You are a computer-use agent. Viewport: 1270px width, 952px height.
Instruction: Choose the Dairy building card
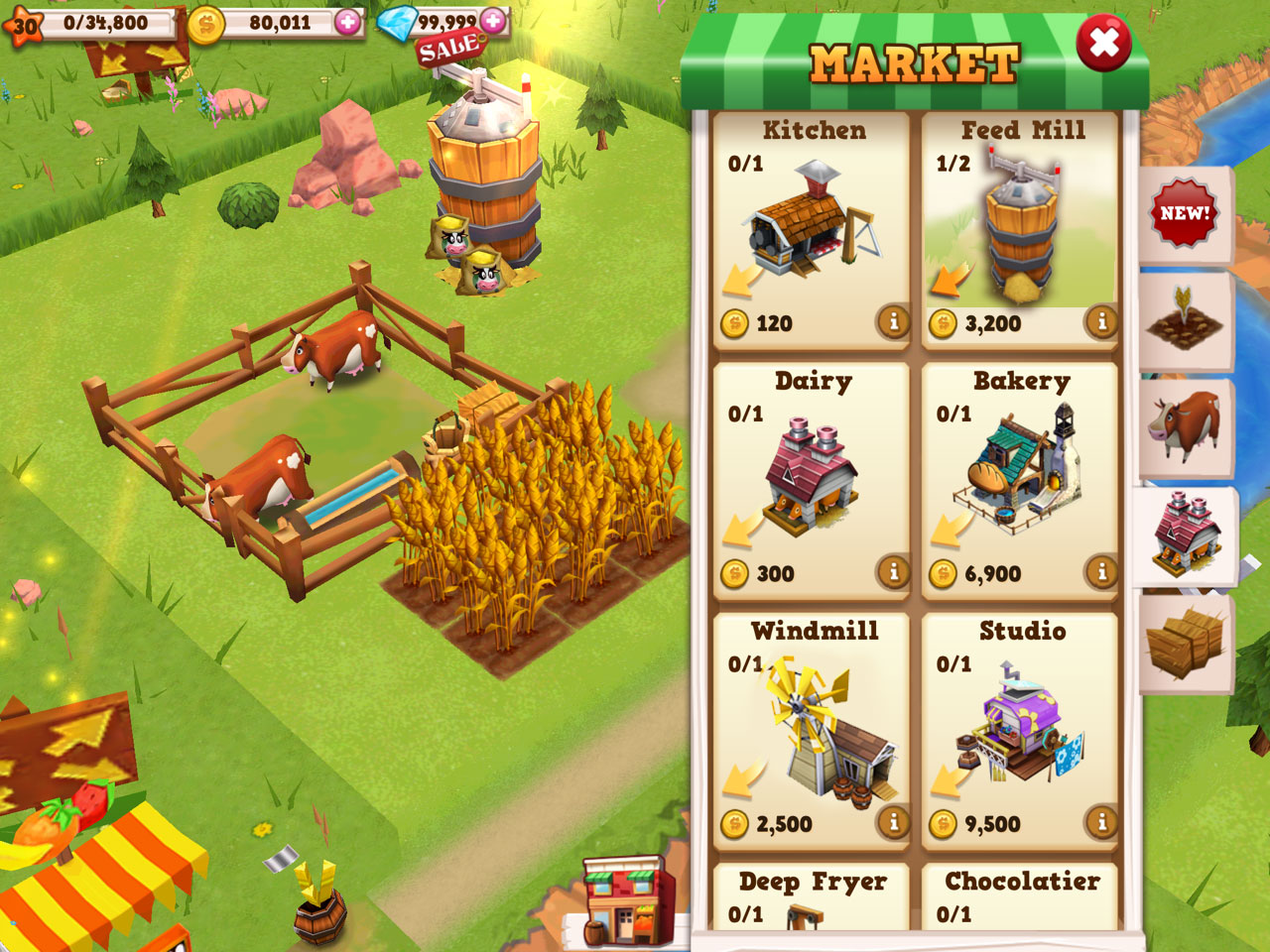[812, 483]
